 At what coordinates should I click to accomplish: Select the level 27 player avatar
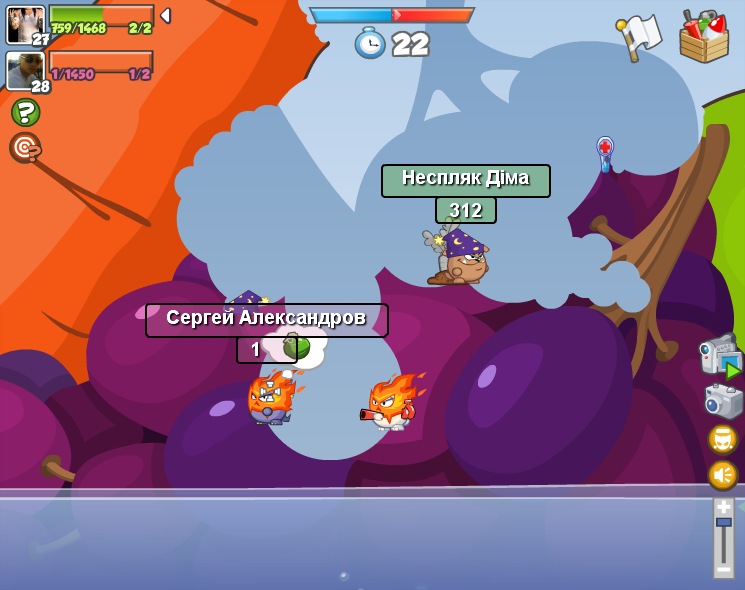click(x=25, y=25)
